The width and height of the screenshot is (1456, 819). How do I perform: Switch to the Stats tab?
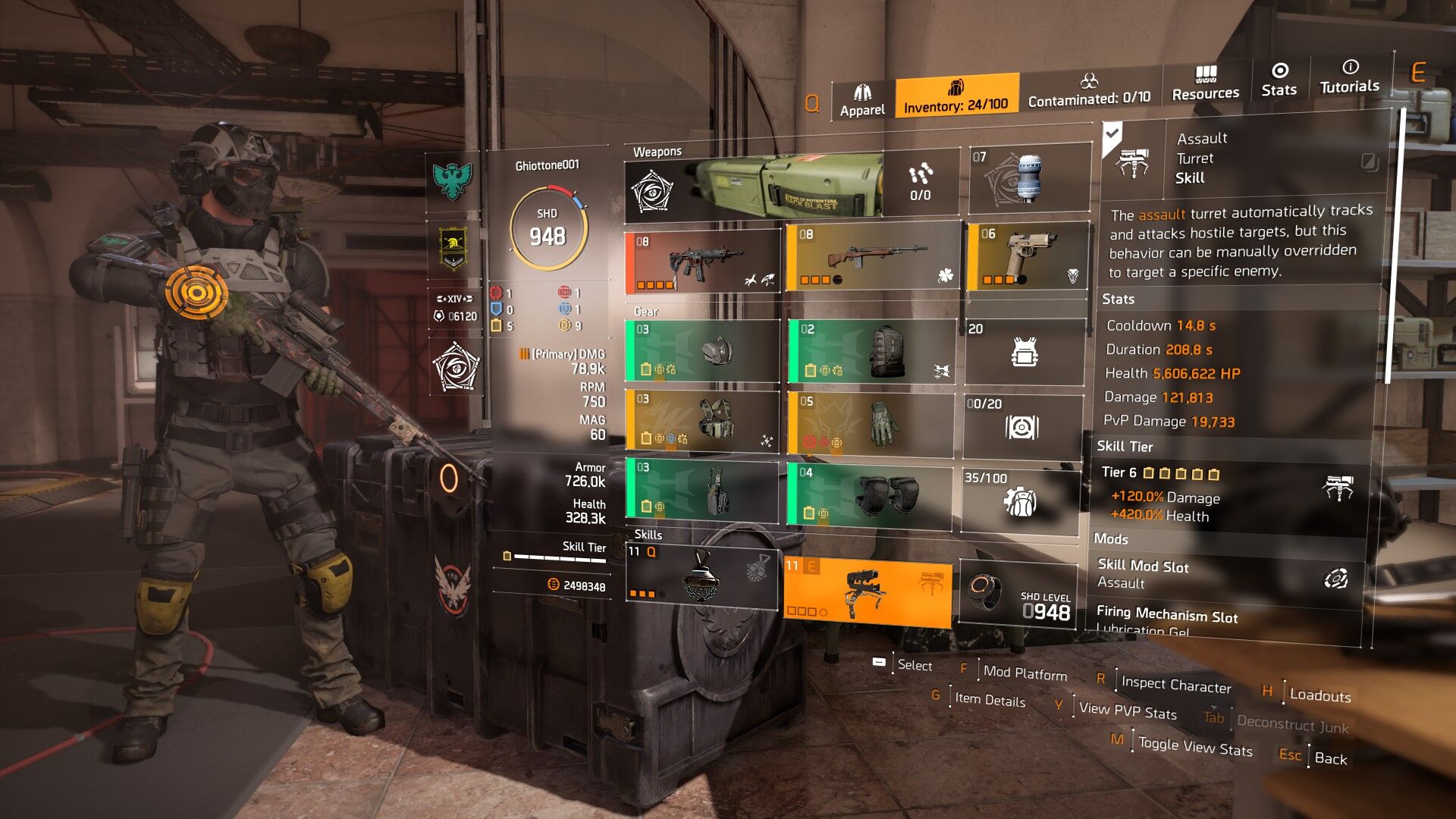[x=1279, y=80]
